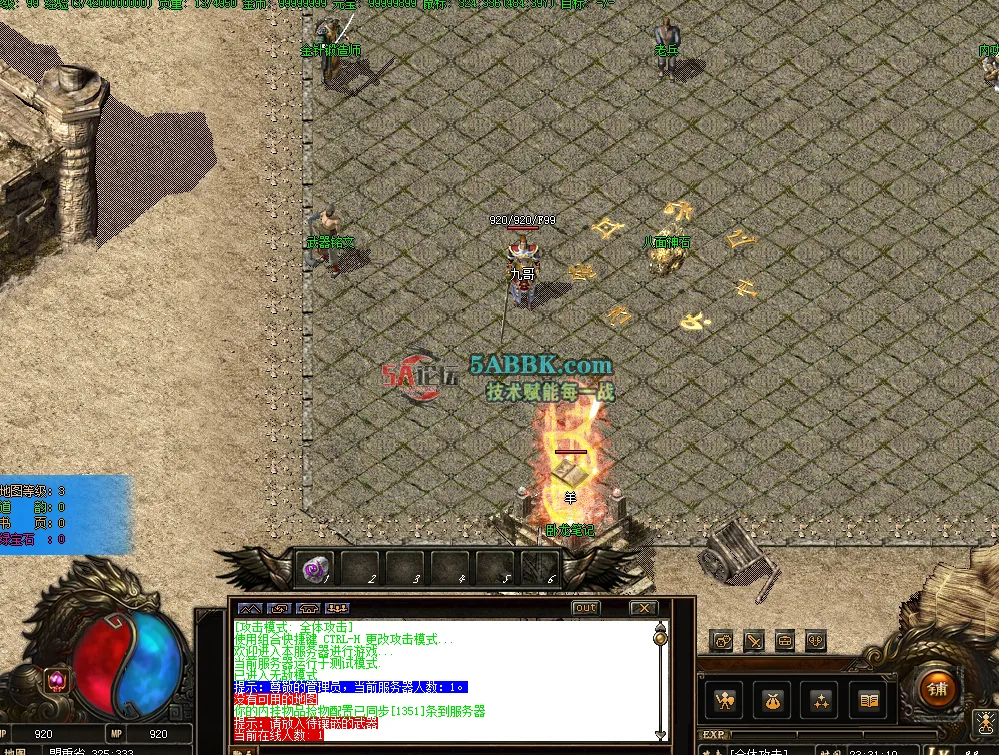The image size is (999, 755).
Task: Click the briefcase icon button
Action: (785, 640)
